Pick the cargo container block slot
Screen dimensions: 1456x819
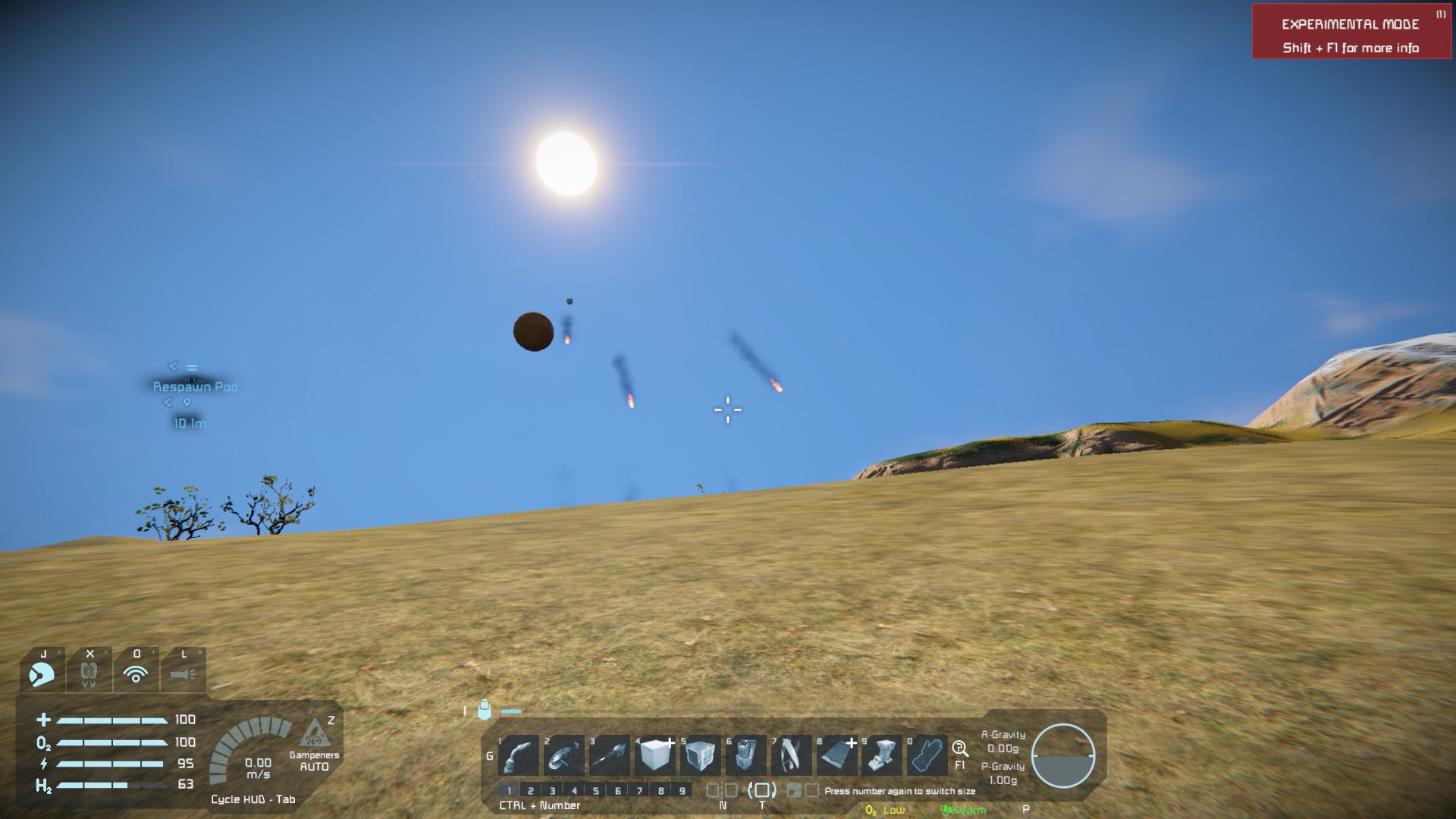(x=700, y=755)
